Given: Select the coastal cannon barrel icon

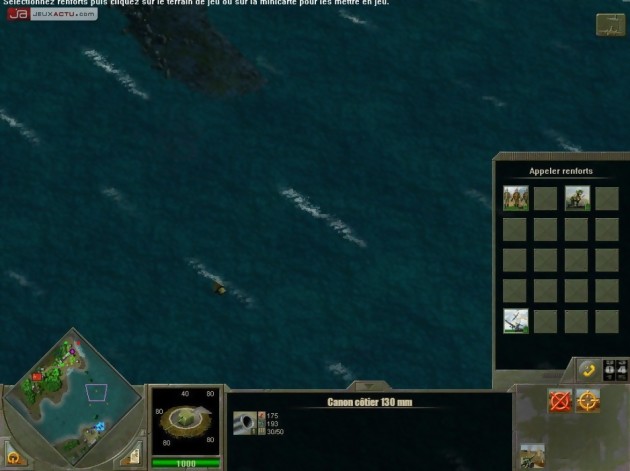Looking at the screenshot, I should tap(245, 424).
